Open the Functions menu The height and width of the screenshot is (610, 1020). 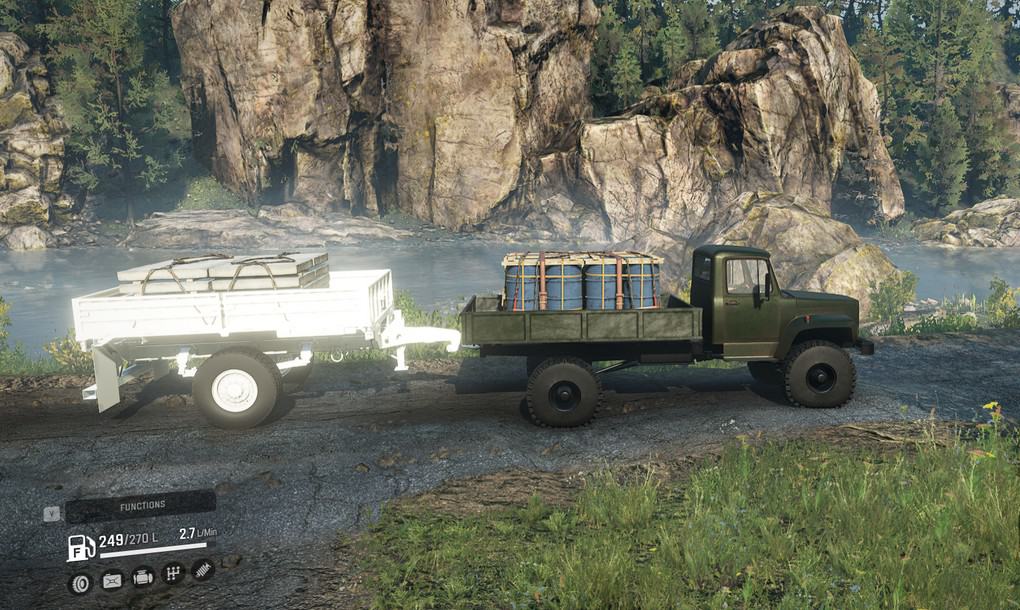click(x=141, y=506)
